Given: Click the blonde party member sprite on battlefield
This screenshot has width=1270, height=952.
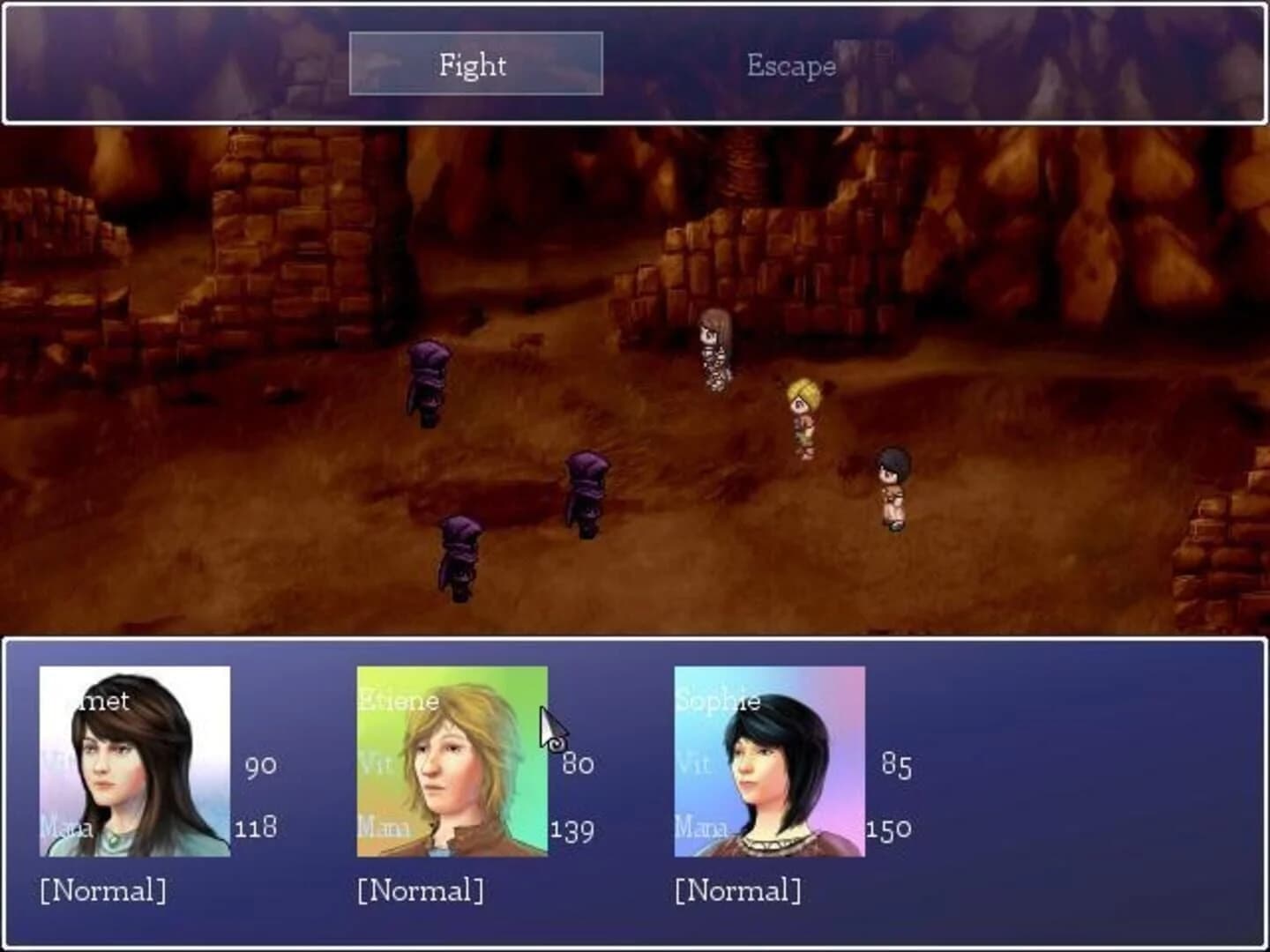Looking at the screenshot, I should 803,414.
